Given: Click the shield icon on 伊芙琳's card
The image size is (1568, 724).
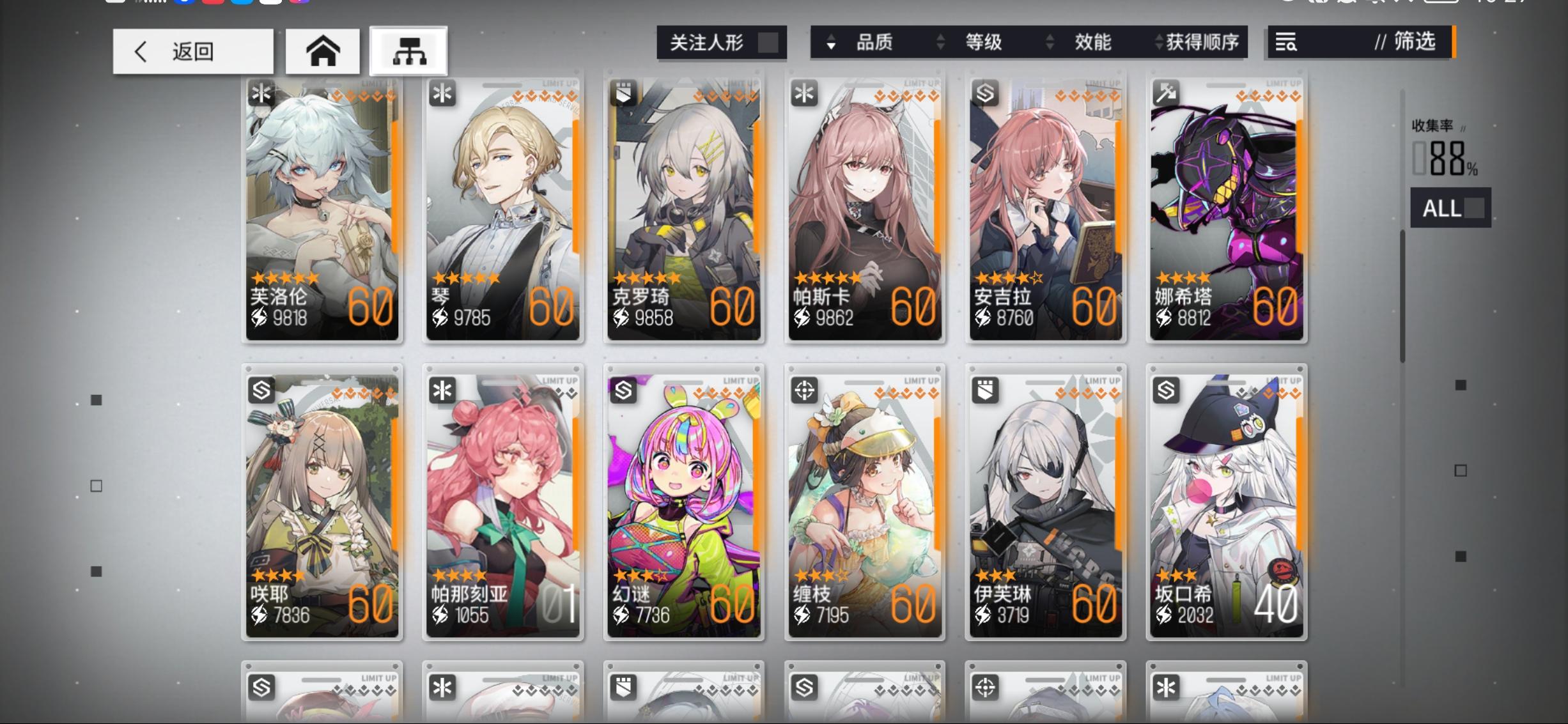Looking at the screenshot, I should click(x=984, y=390).
